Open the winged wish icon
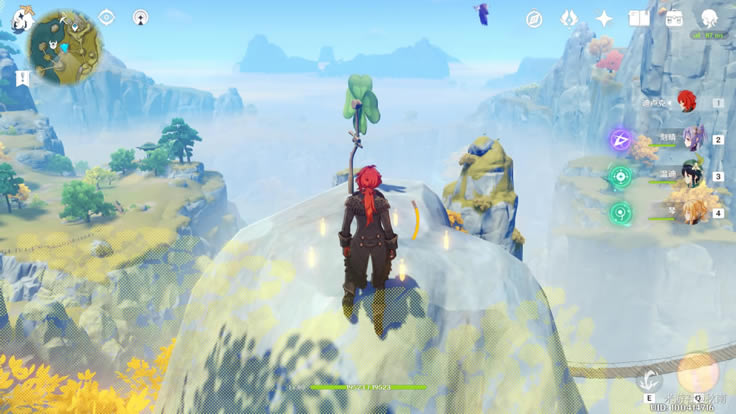This screenshot has width=736, height=414. tap(569, 19)
